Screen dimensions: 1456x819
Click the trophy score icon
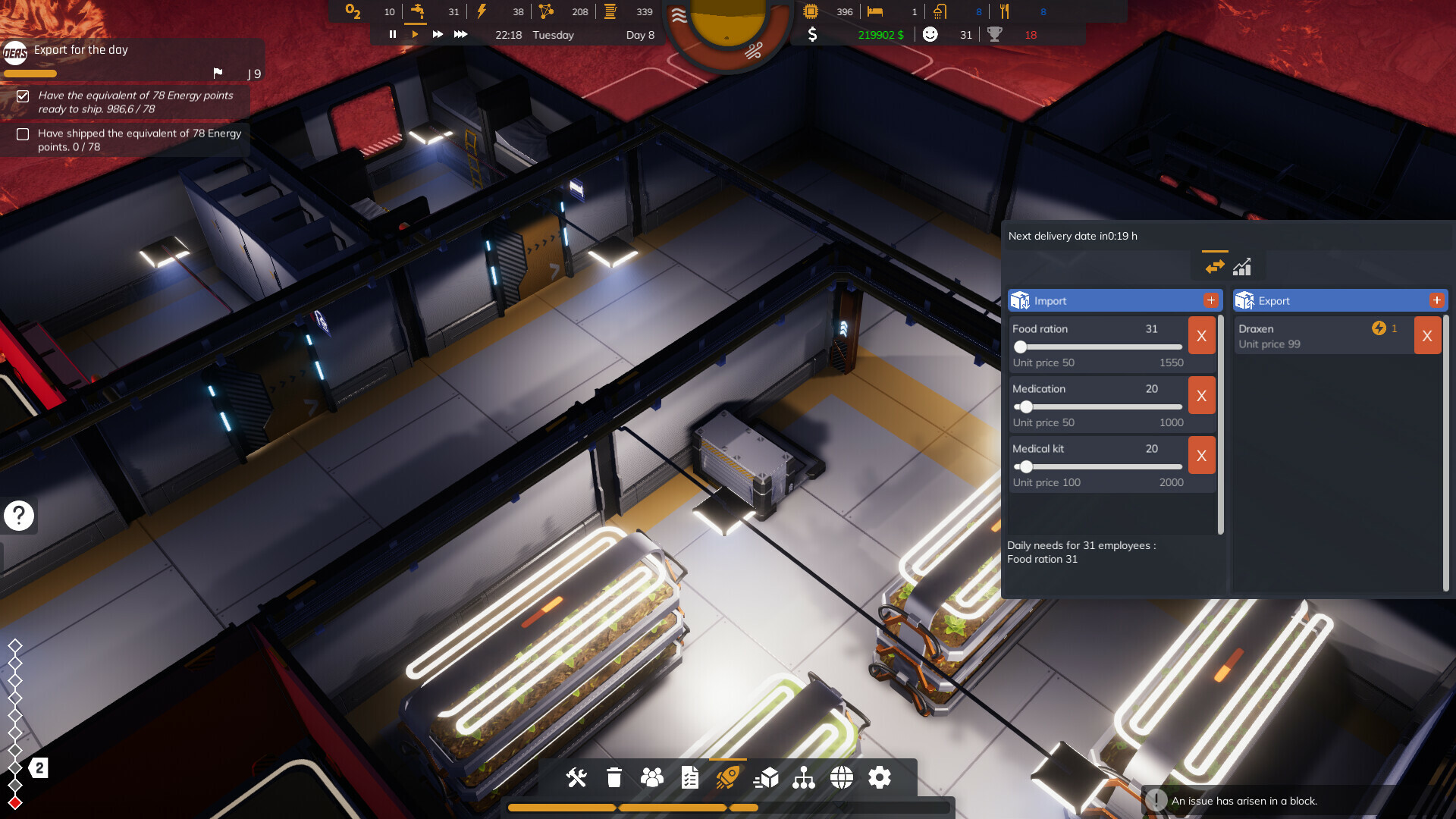tap(995, 34)
